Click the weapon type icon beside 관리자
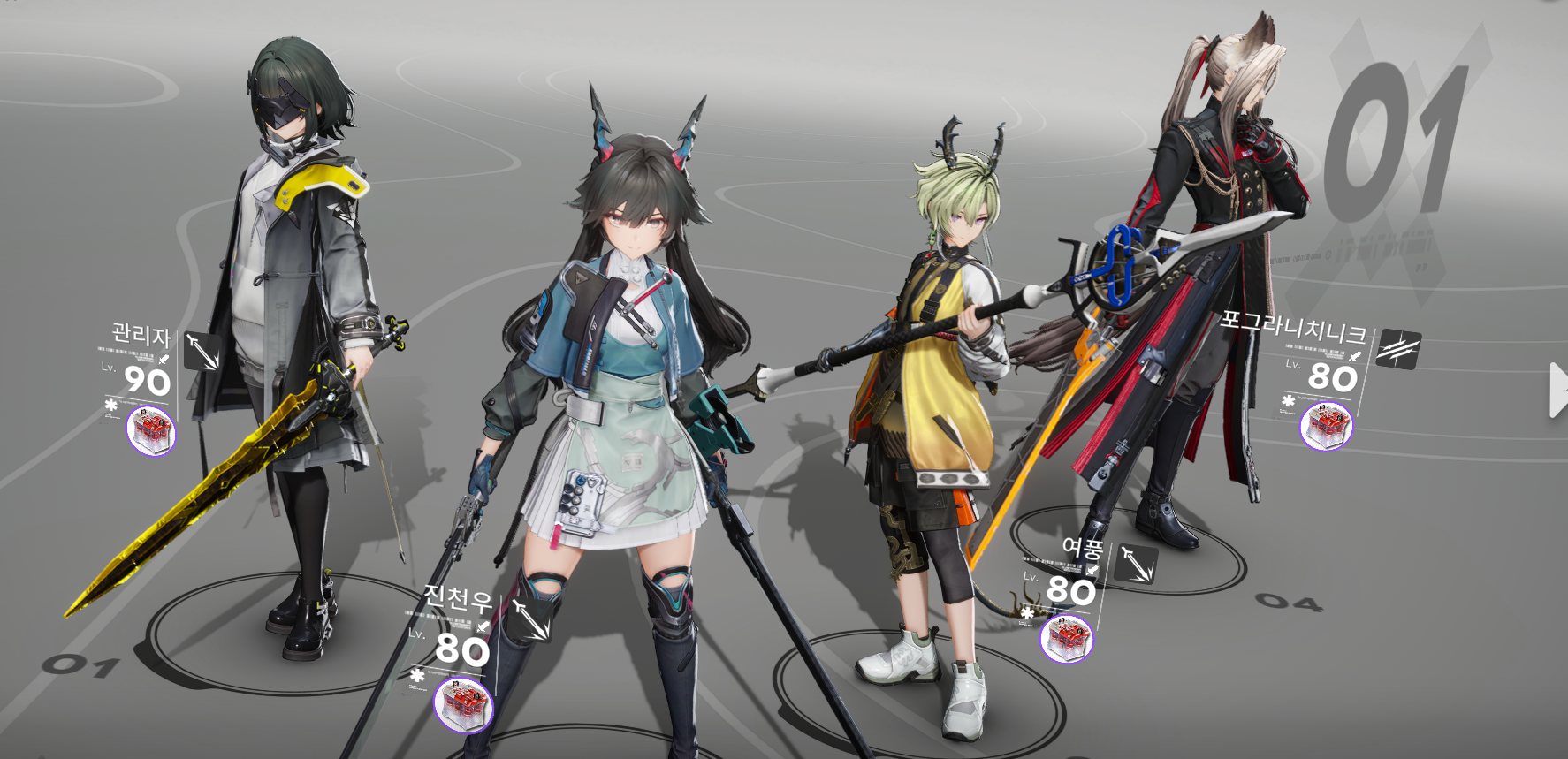 pyautogui.click(x=202, y=352)
